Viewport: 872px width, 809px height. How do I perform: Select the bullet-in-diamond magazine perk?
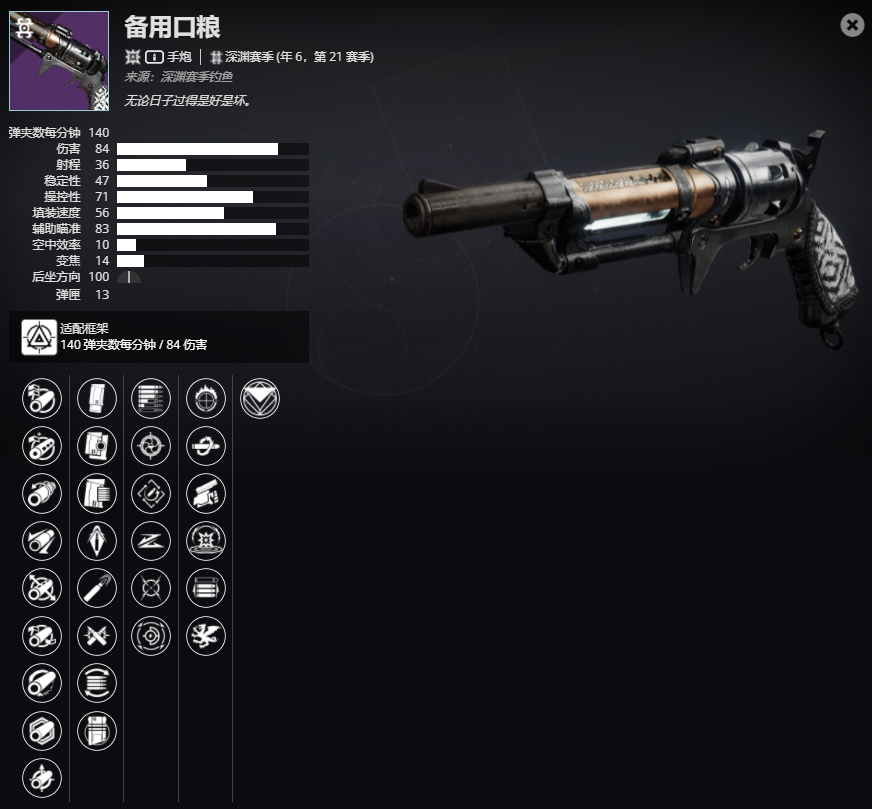tap(96, 540)
